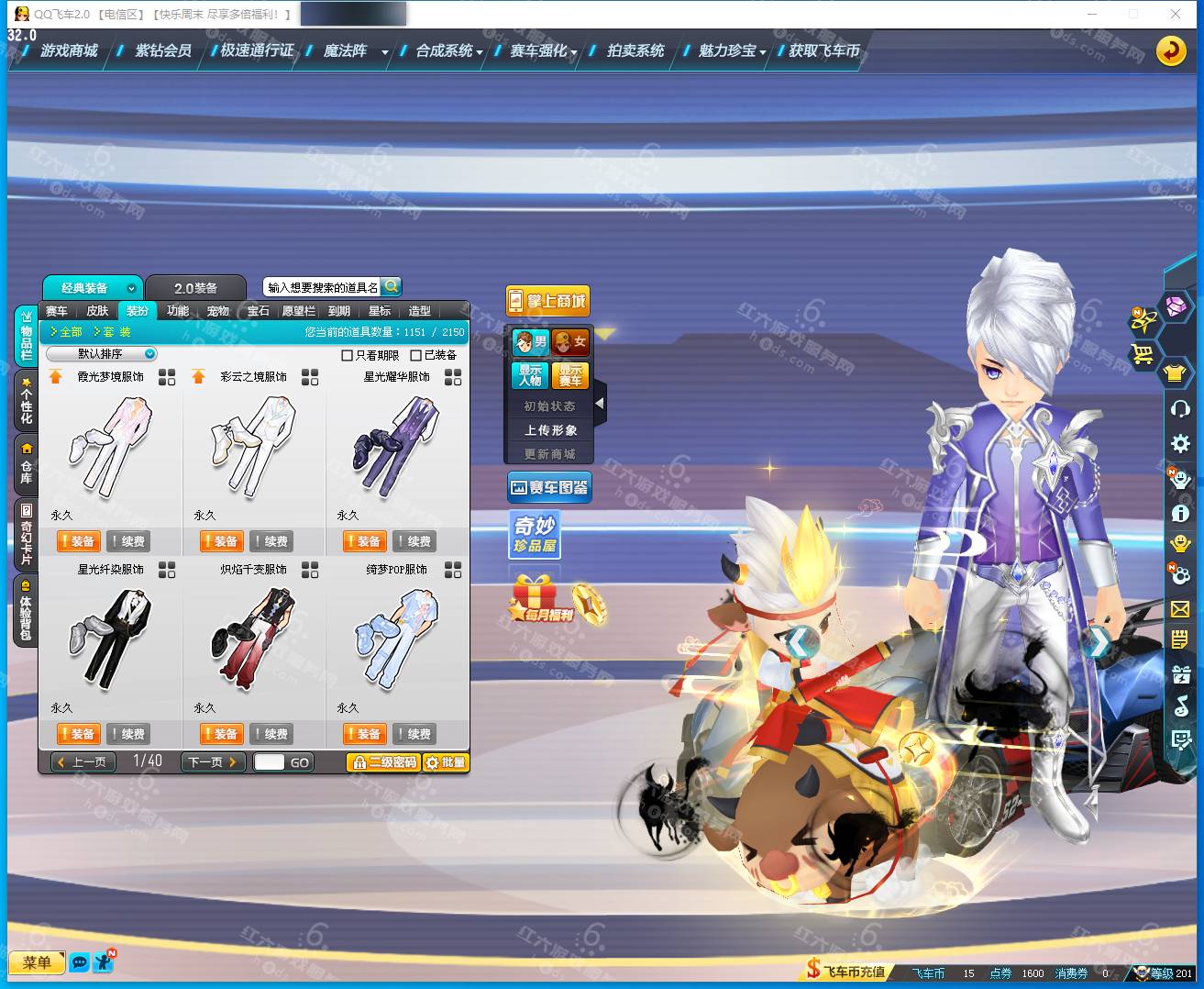Open the 游戏商城 game shop menu

click(69, 51)
